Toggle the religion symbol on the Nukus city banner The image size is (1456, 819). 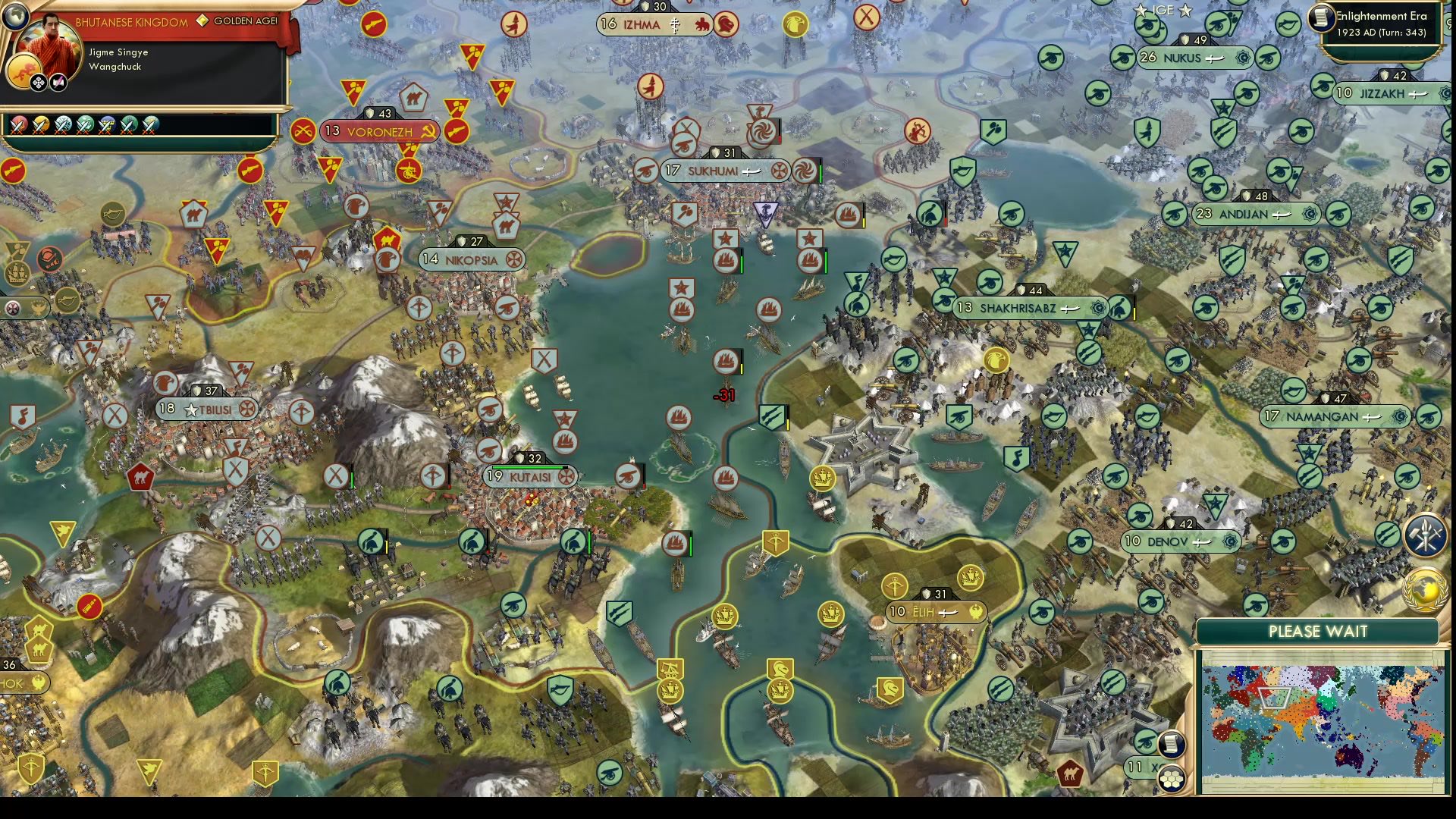[1242, 58]
